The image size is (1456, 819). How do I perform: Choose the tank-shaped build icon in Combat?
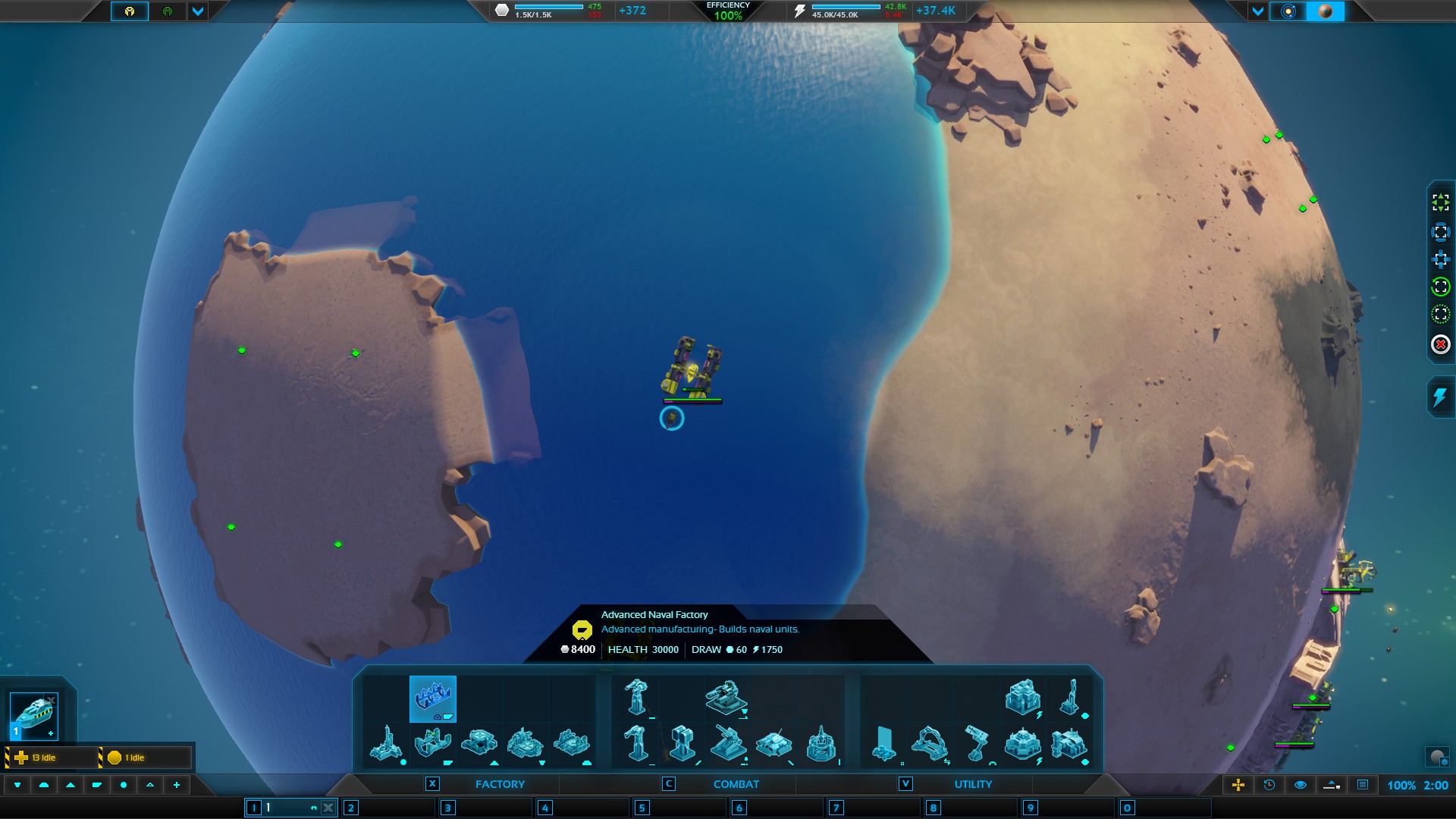click(773, 743)
